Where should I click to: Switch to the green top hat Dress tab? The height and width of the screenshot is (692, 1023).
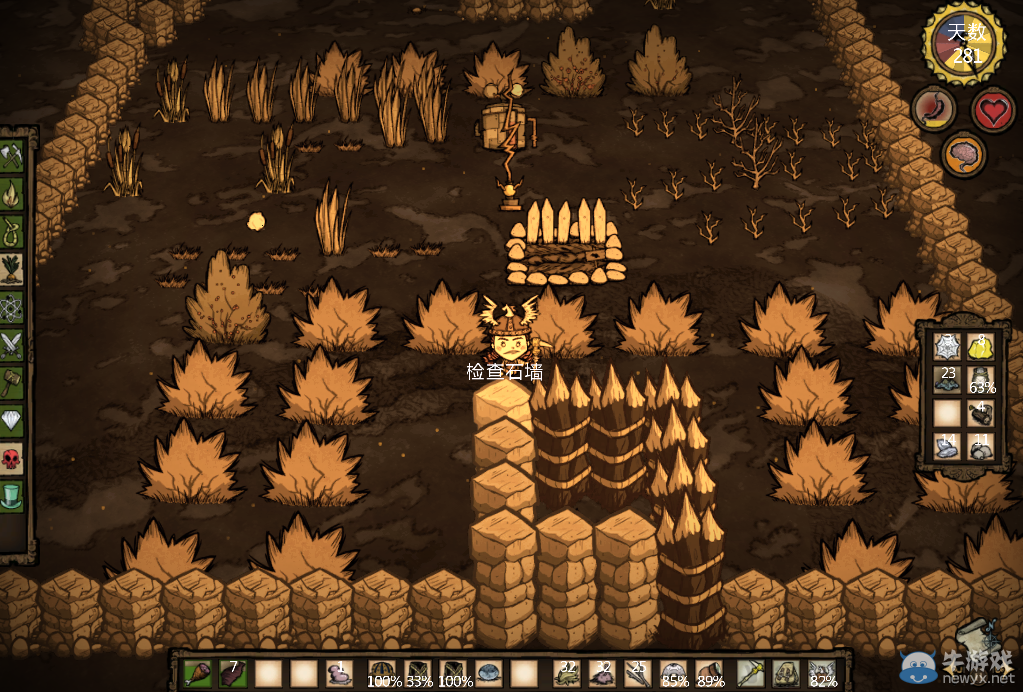12,496
